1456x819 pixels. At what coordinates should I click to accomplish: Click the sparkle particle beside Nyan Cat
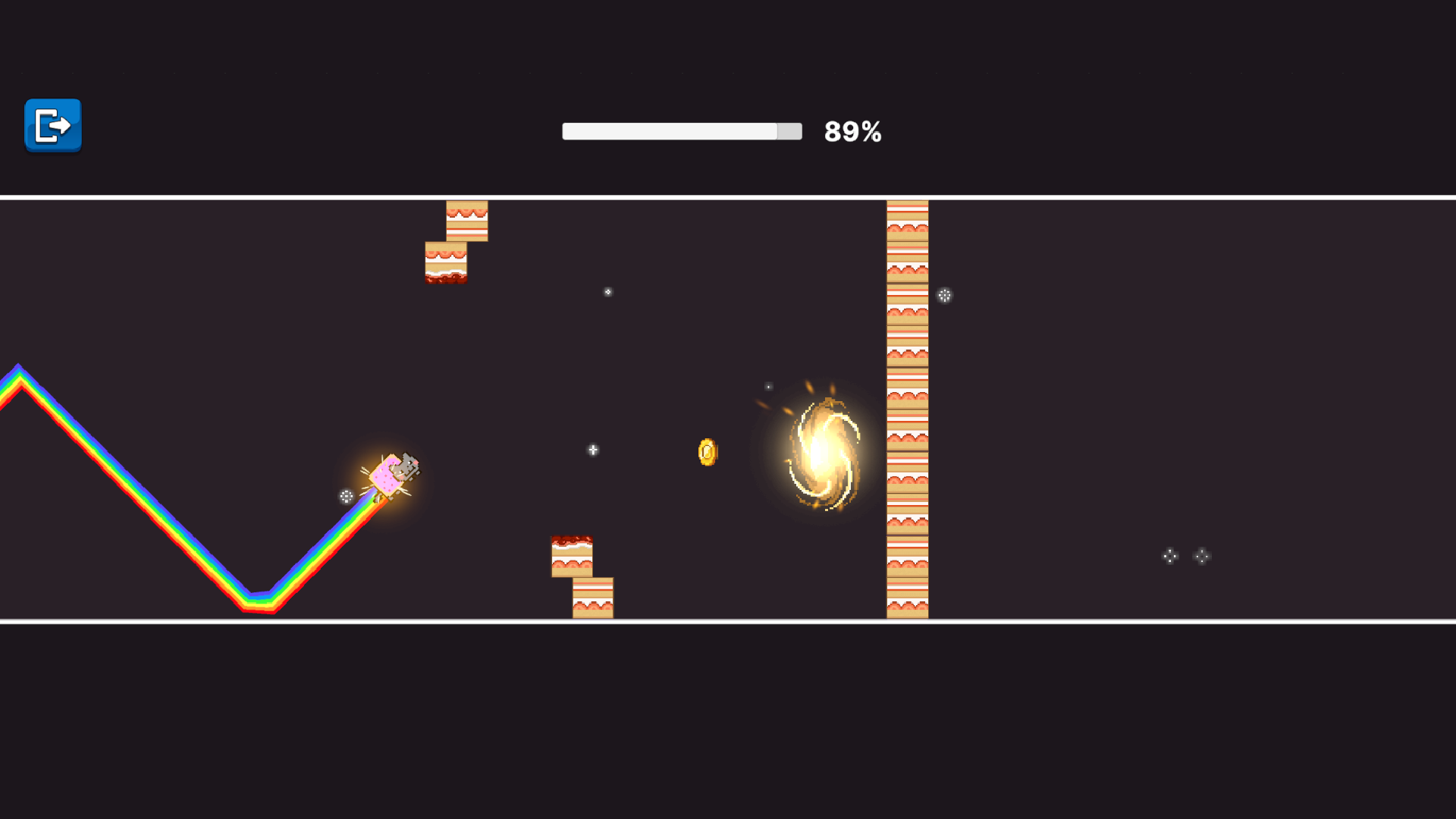click(345, 497)
